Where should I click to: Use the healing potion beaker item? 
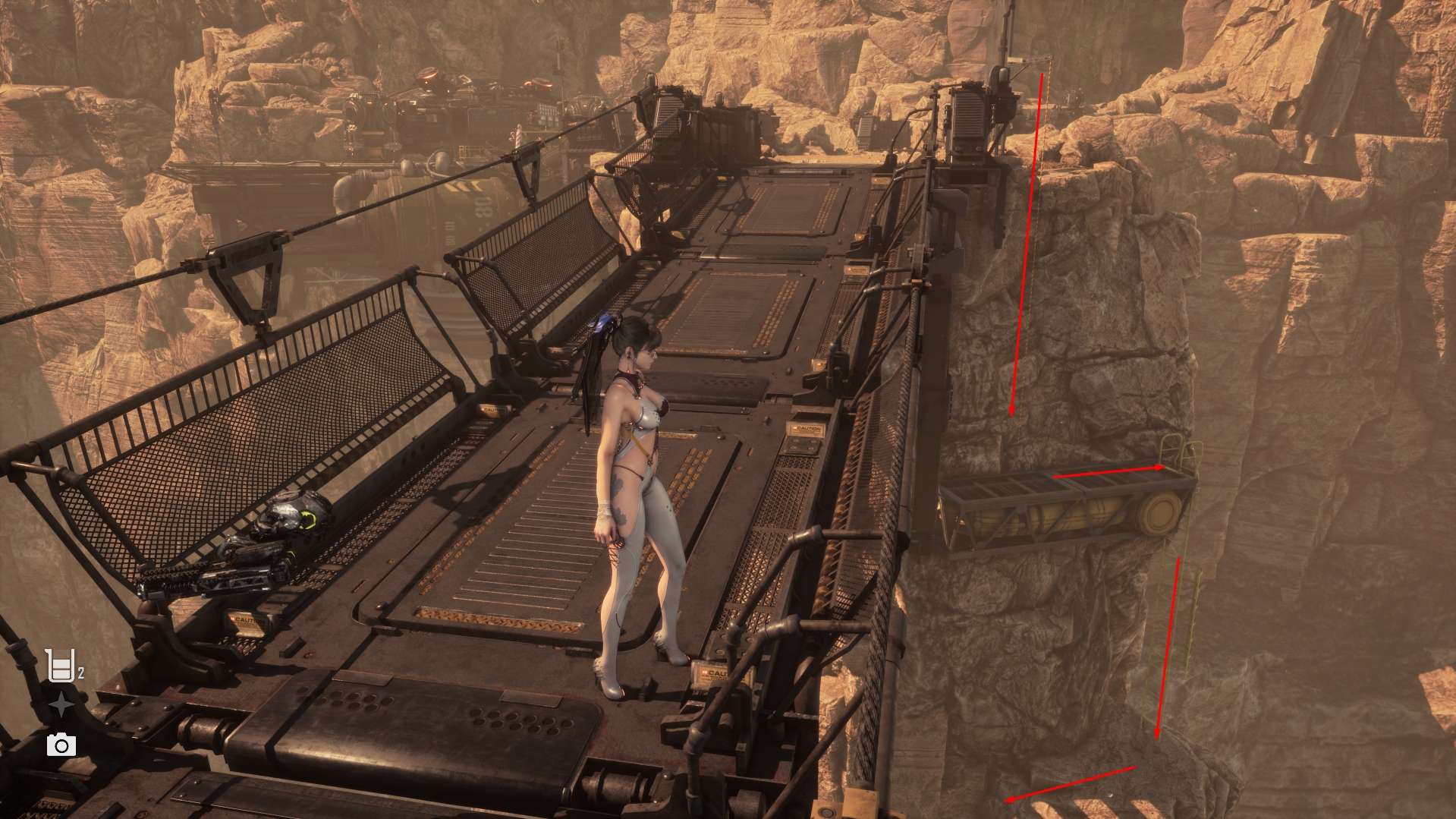[x=60, y=666]
